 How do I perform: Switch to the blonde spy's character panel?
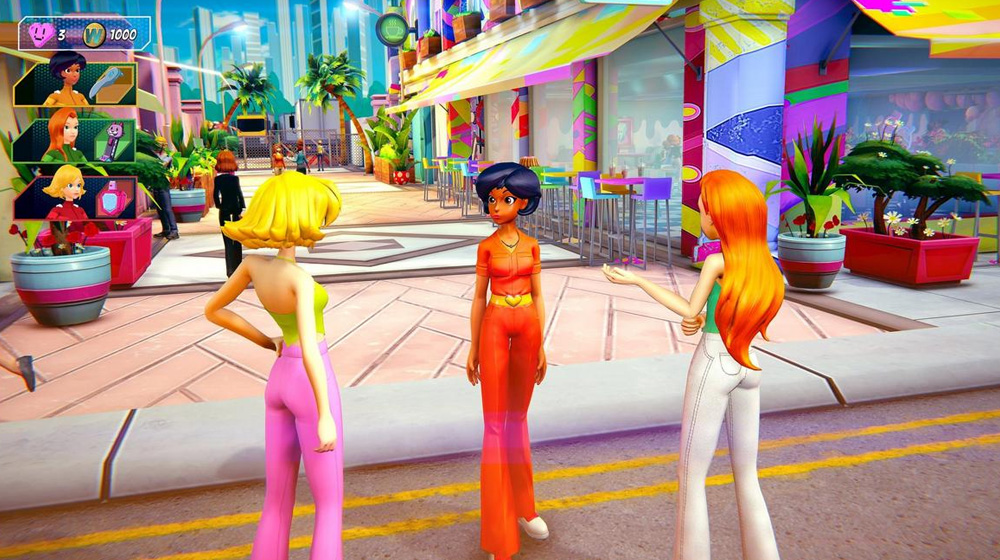[x=65, y=197]
